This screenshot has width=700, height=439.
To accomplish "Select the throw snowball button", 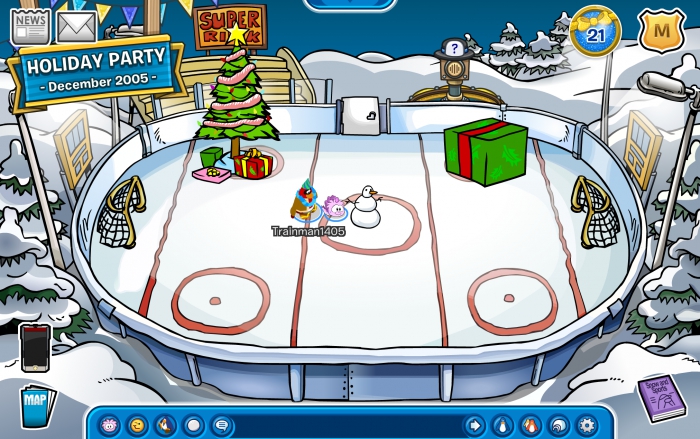I will point(193,425).
